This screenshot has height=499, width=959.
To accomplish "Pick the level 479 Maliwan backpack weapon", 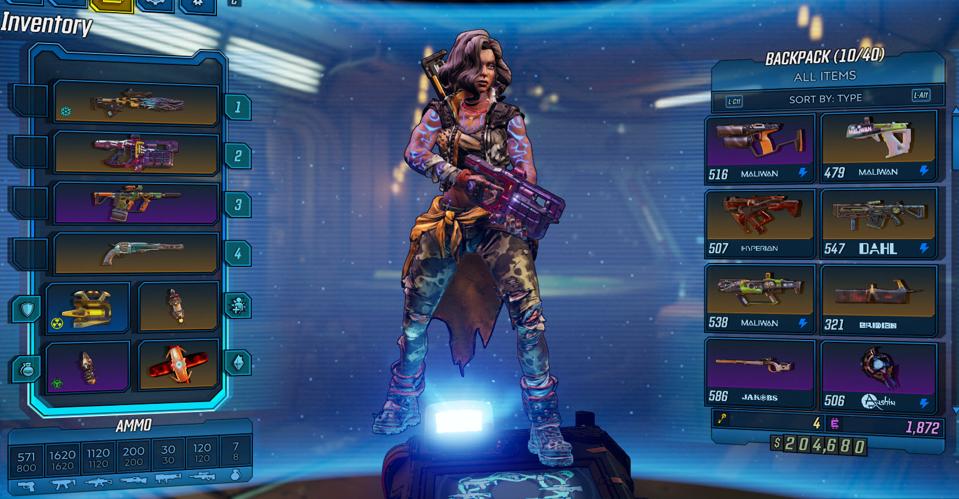I will [879, 146].
